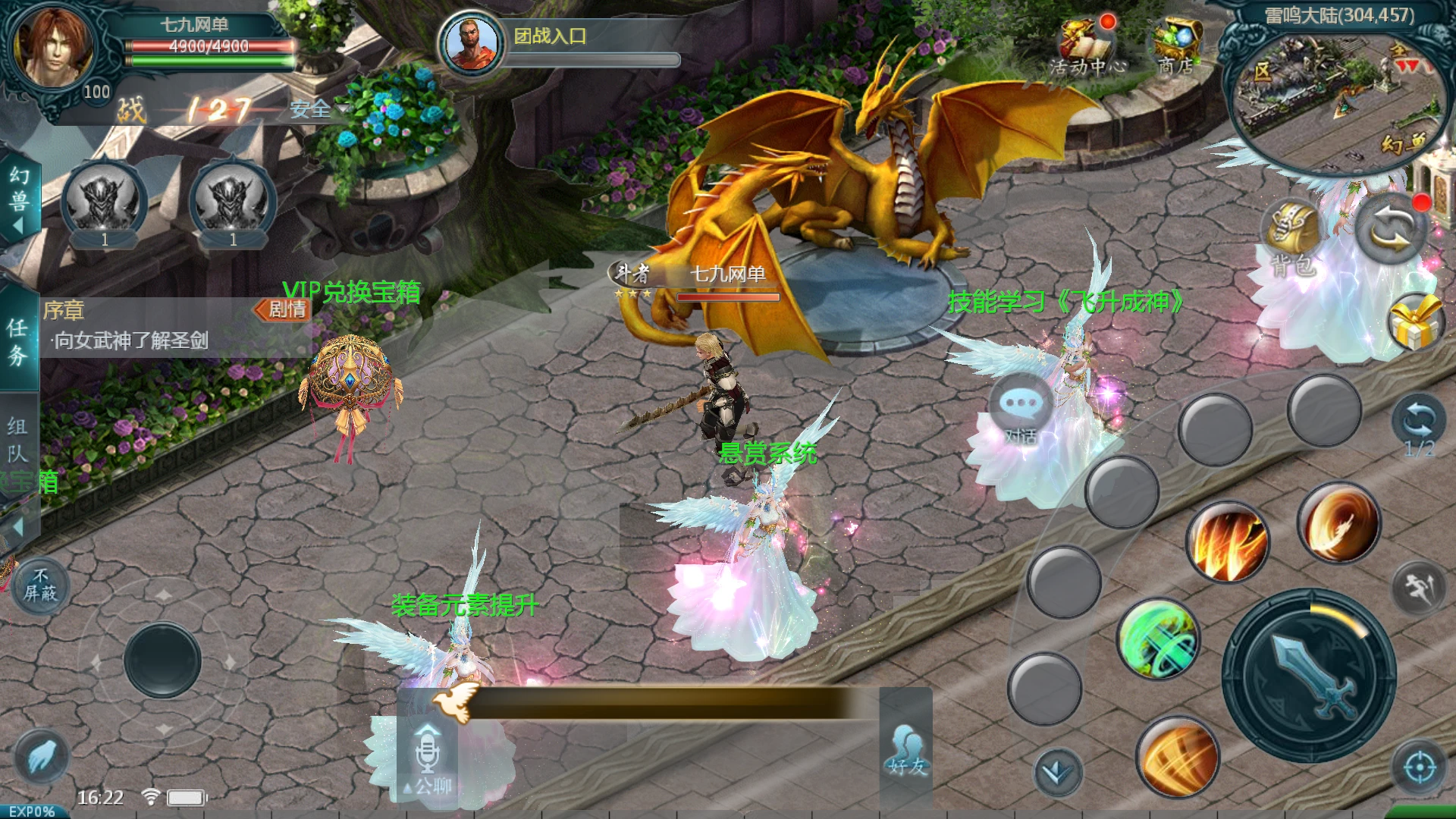Open the 活动中心 activity center
The image size is (1456, 819).
pyautogui.click(x=1086, y=45)
